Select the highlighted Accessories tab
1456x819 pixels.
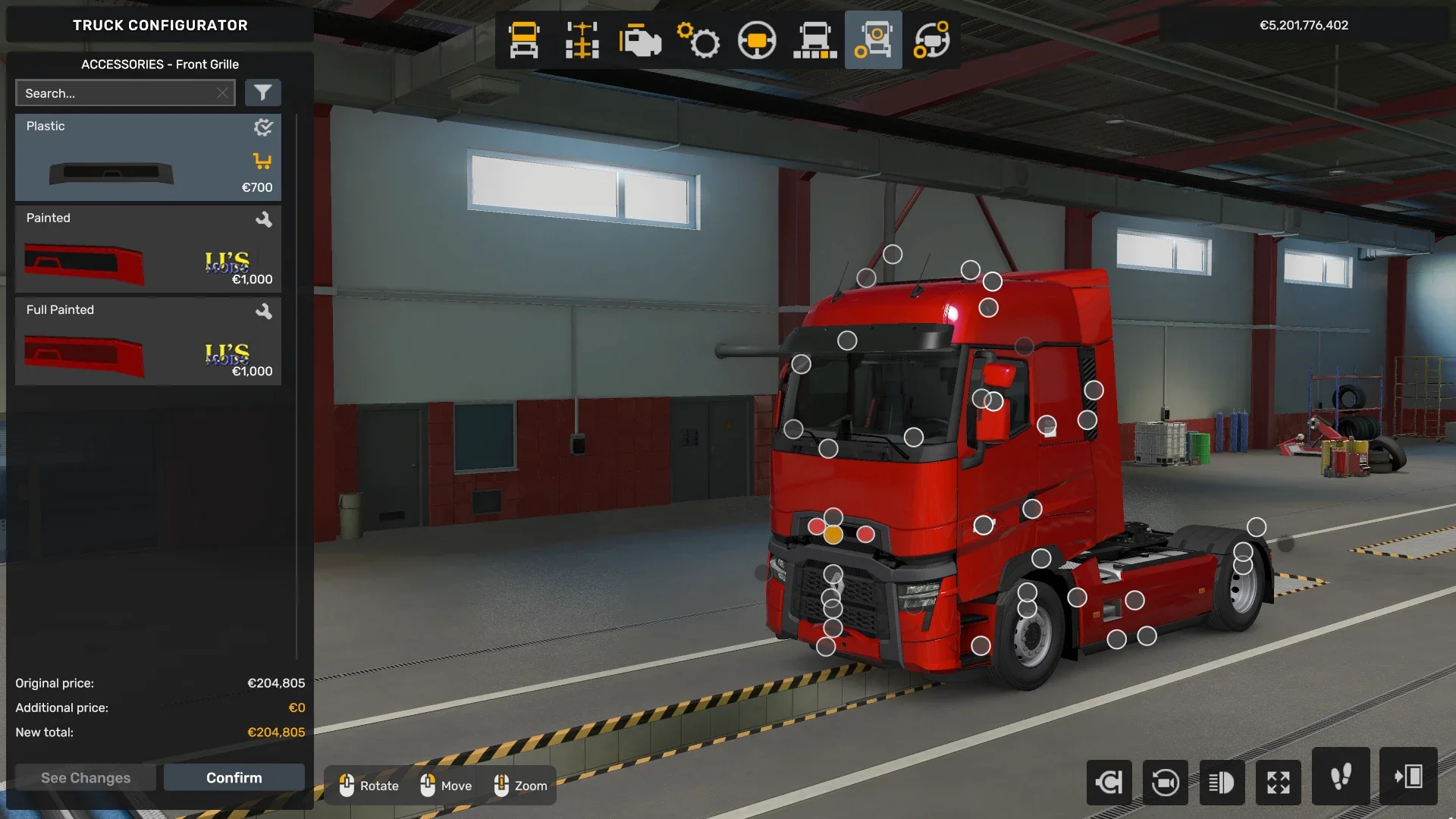point(873,39)
